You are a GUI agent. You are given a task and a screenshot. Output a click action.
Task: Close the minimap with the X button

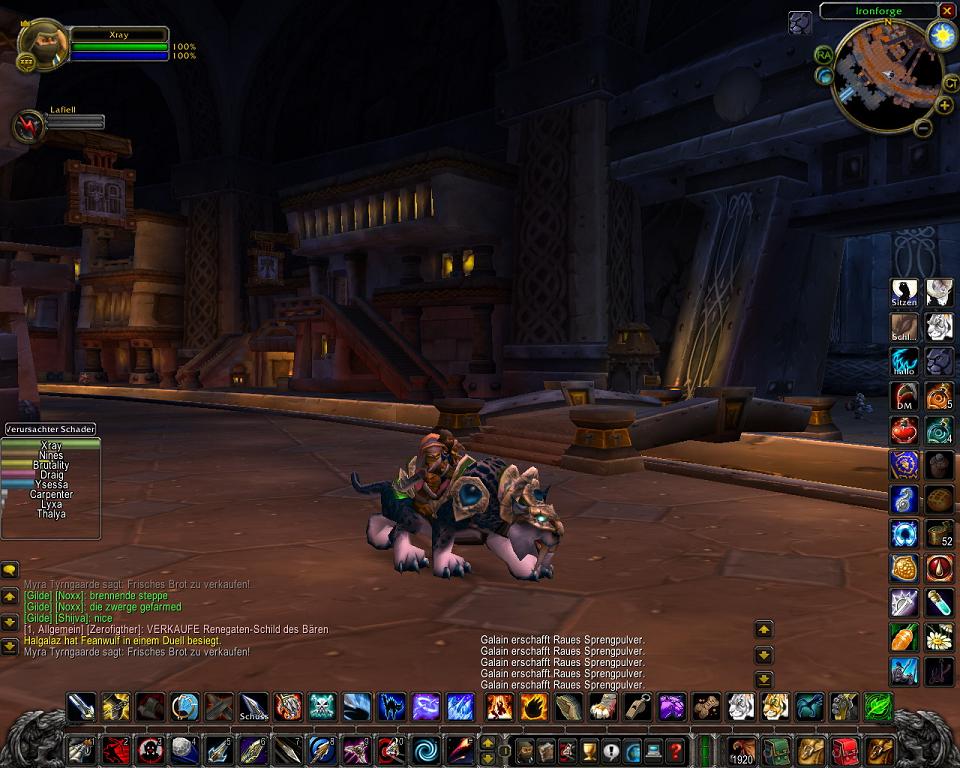tap(947, 10)
